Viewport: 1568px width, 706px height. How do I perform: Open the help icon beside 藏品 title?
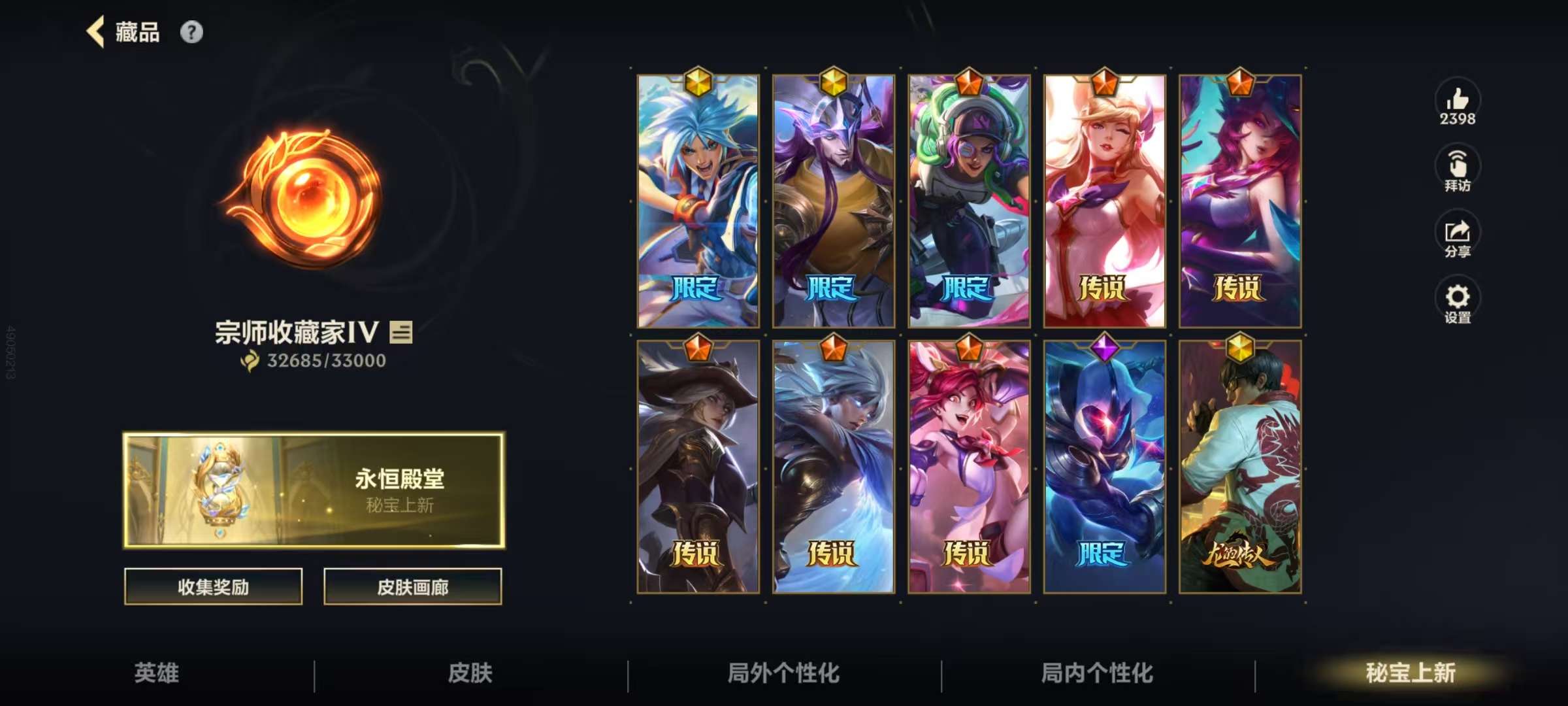[190, 31]
